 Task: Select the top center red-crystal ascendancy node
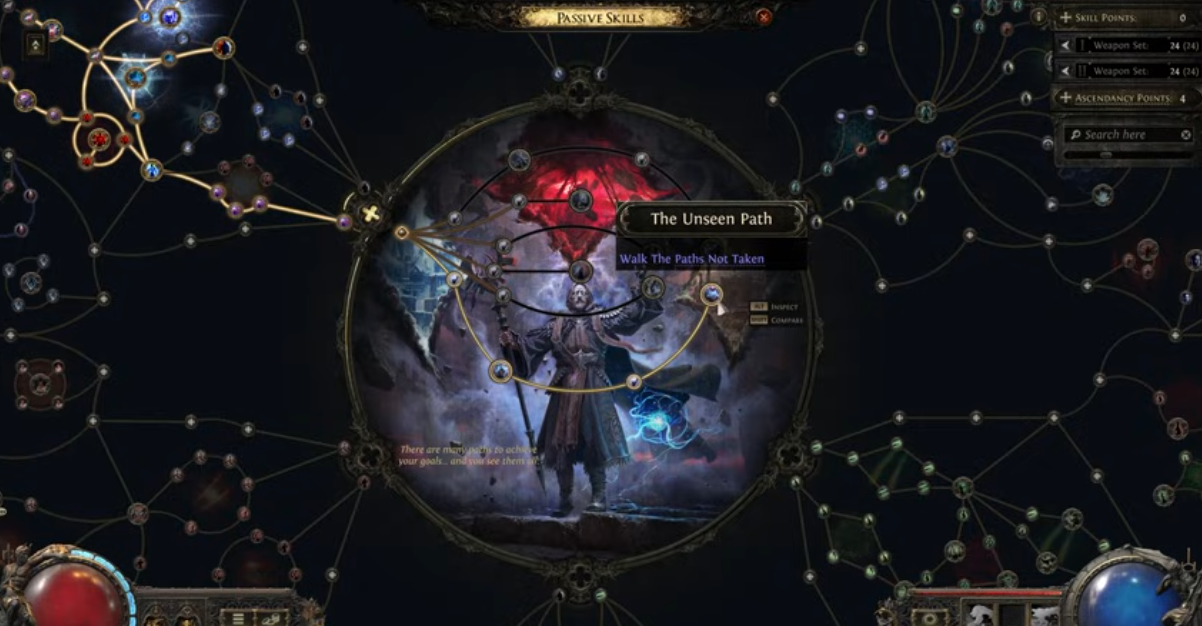(580, 200)
